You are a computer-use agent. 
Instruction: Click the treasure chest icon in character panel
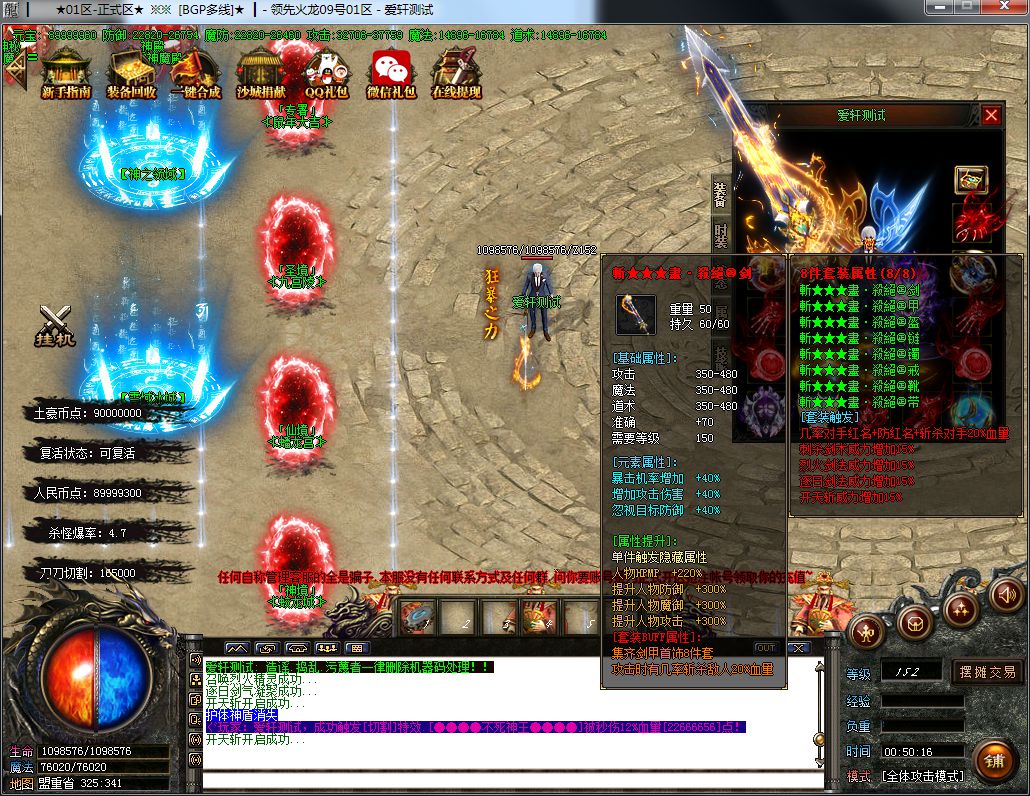pyautogui.click(x=971, y=180)
